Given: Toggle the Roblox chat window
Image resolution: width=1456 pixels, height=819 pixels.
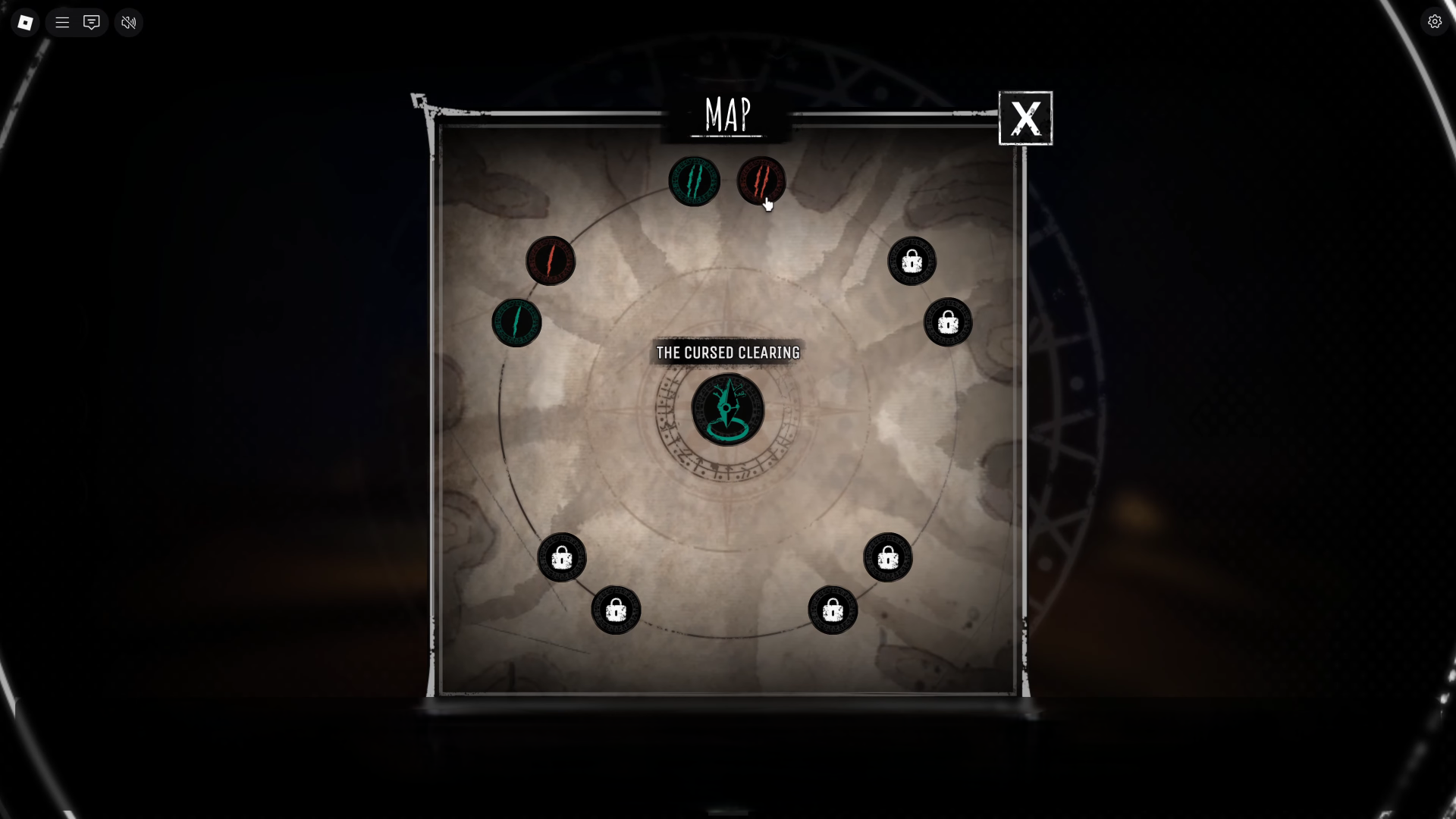Looking at the screenshot, I should (92, 23).
